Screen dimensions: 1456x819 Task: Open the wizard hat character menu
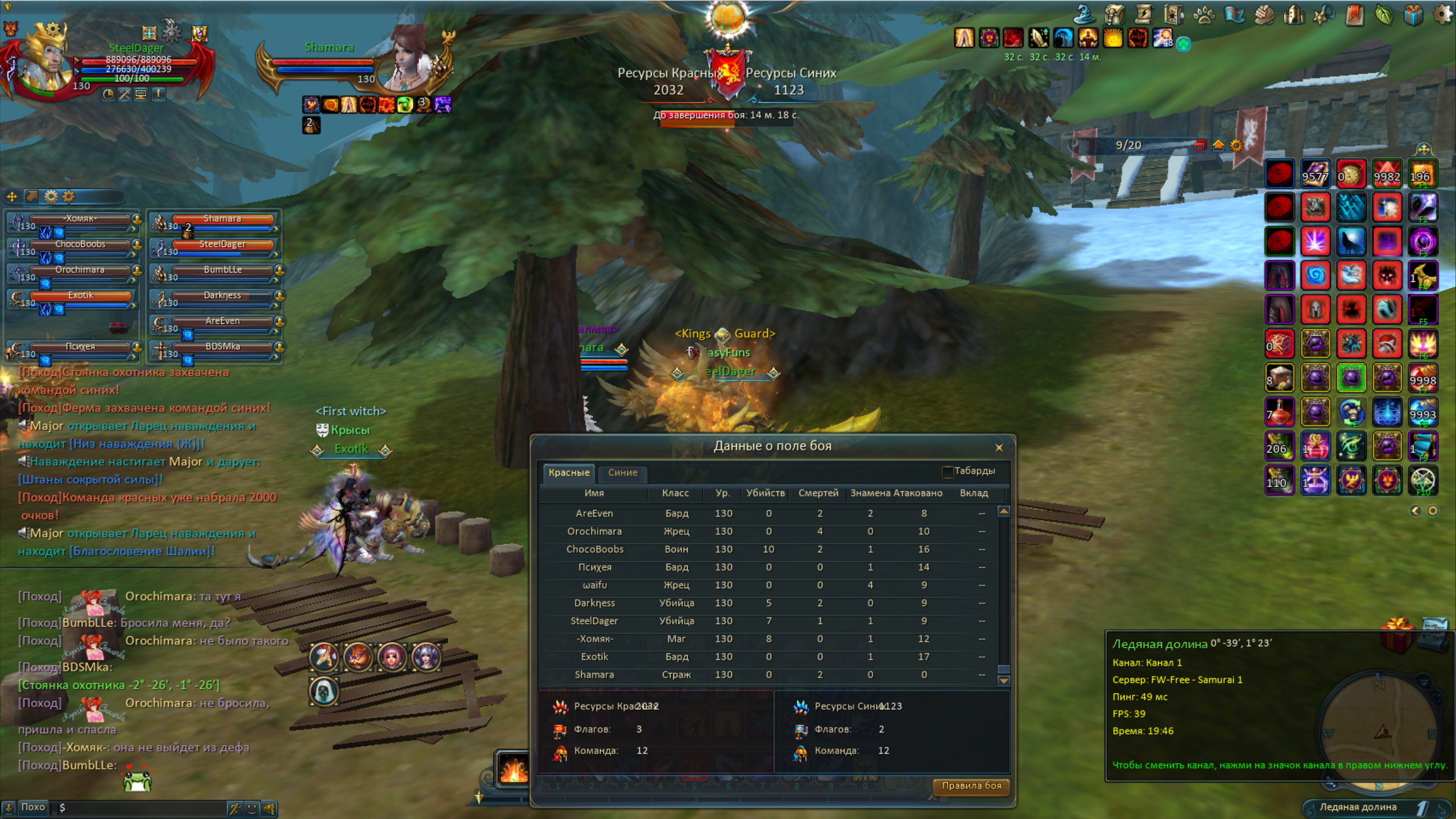(x=1085, y=14)
